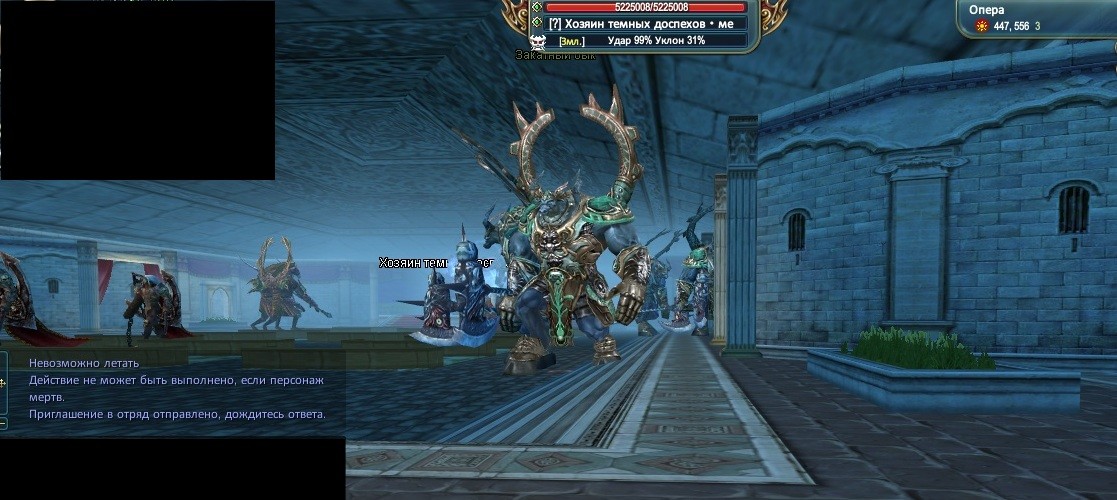Click the target name Хозяин темных доспехов

649,24
